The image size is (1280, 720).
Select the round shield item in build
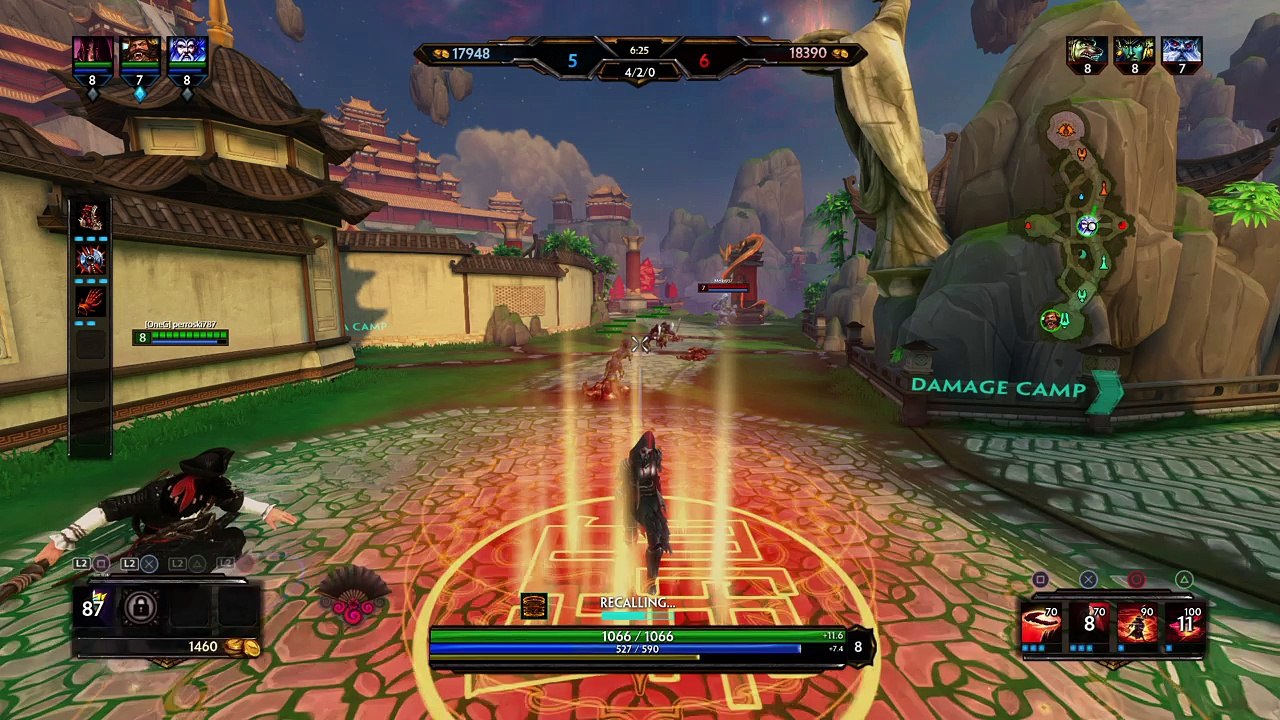point(90,260)
